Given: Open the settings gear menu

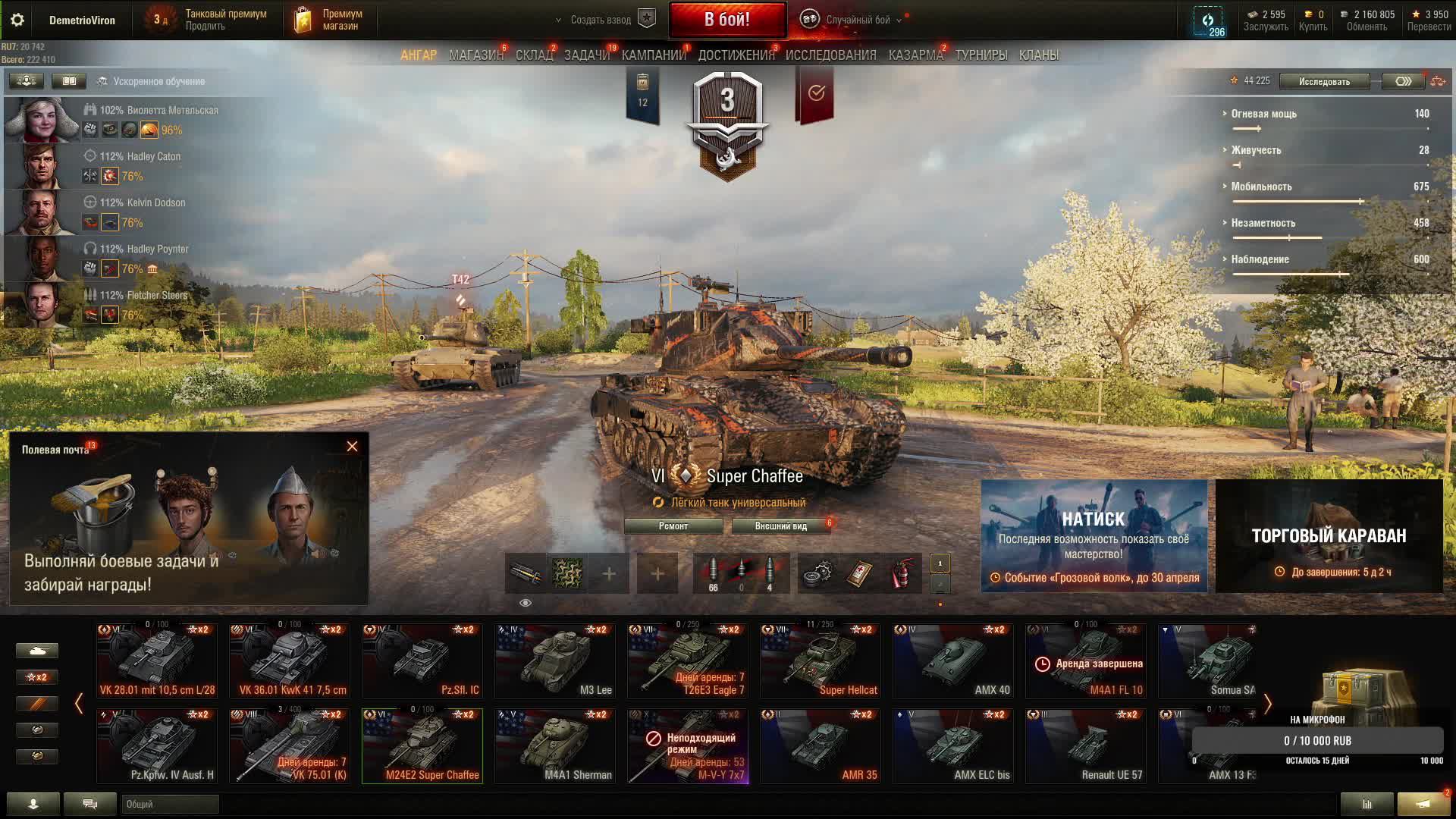Looking at the screenshot, I should click(x=17, y=20).
